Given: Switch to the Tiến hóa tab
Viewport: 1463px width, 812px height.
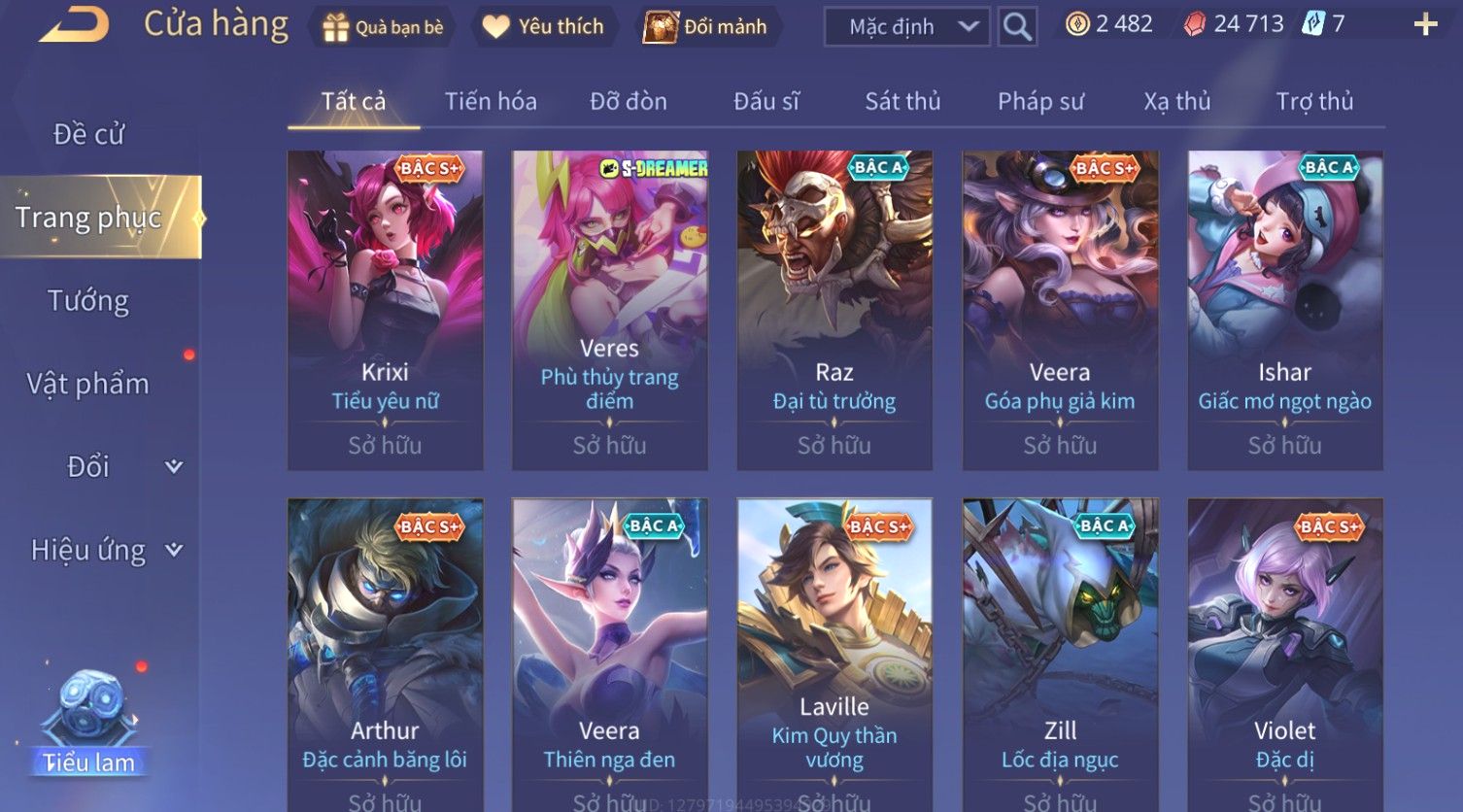Looking at the screenshot, I should 491,101.
